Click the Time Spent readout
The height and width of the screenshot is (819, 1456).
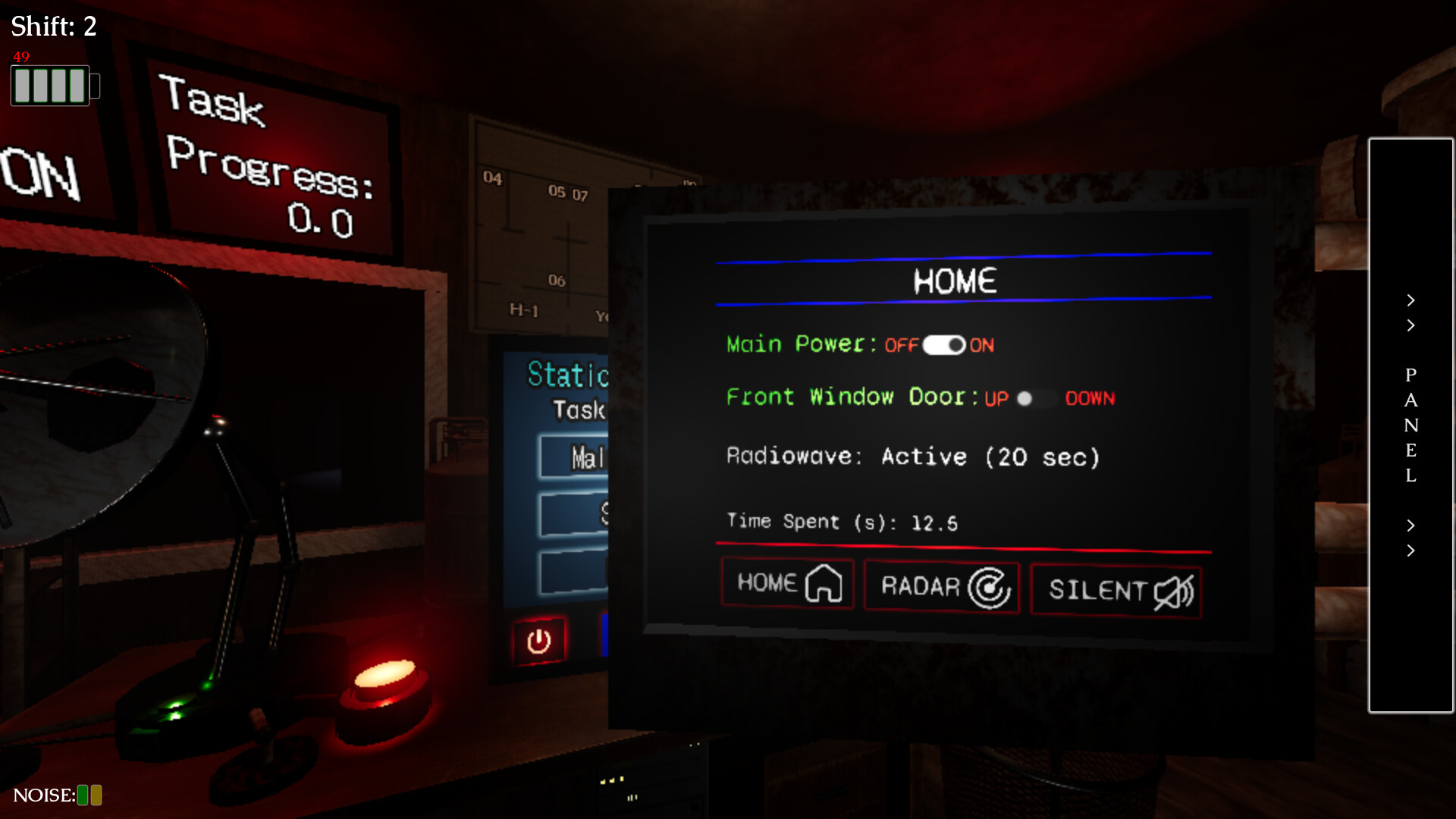842,522
